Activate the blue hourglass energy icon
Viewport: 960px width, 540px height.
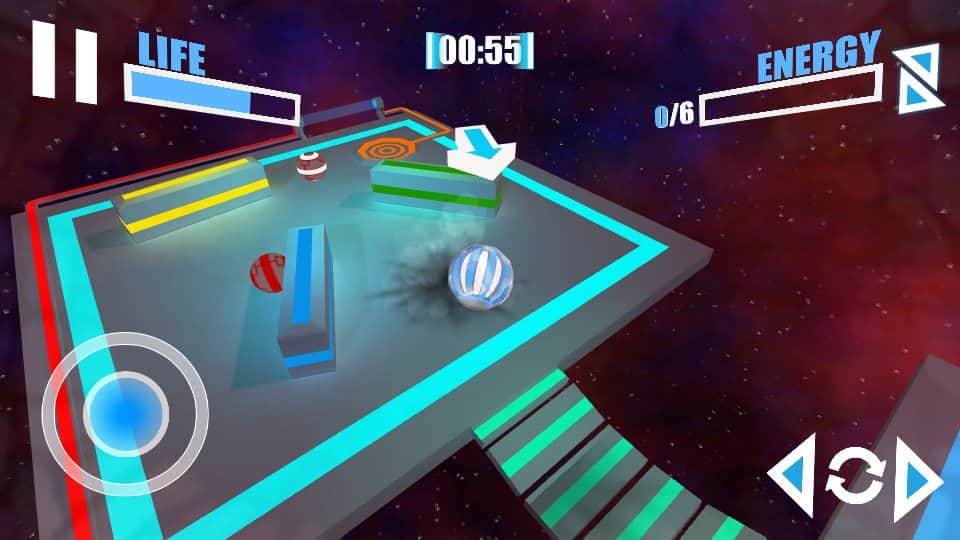(x=916, y=78)
